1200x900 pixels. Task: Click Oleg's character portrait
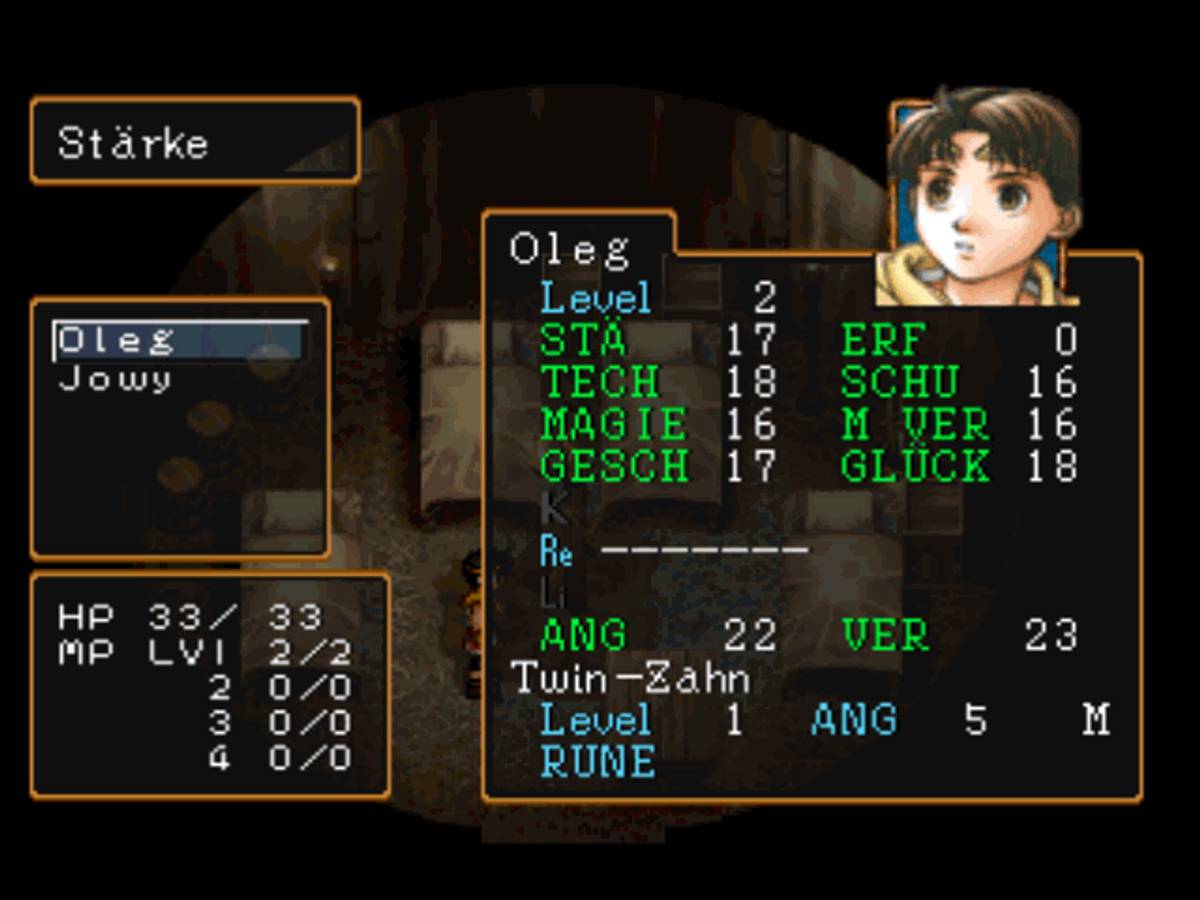pos(981,199)
